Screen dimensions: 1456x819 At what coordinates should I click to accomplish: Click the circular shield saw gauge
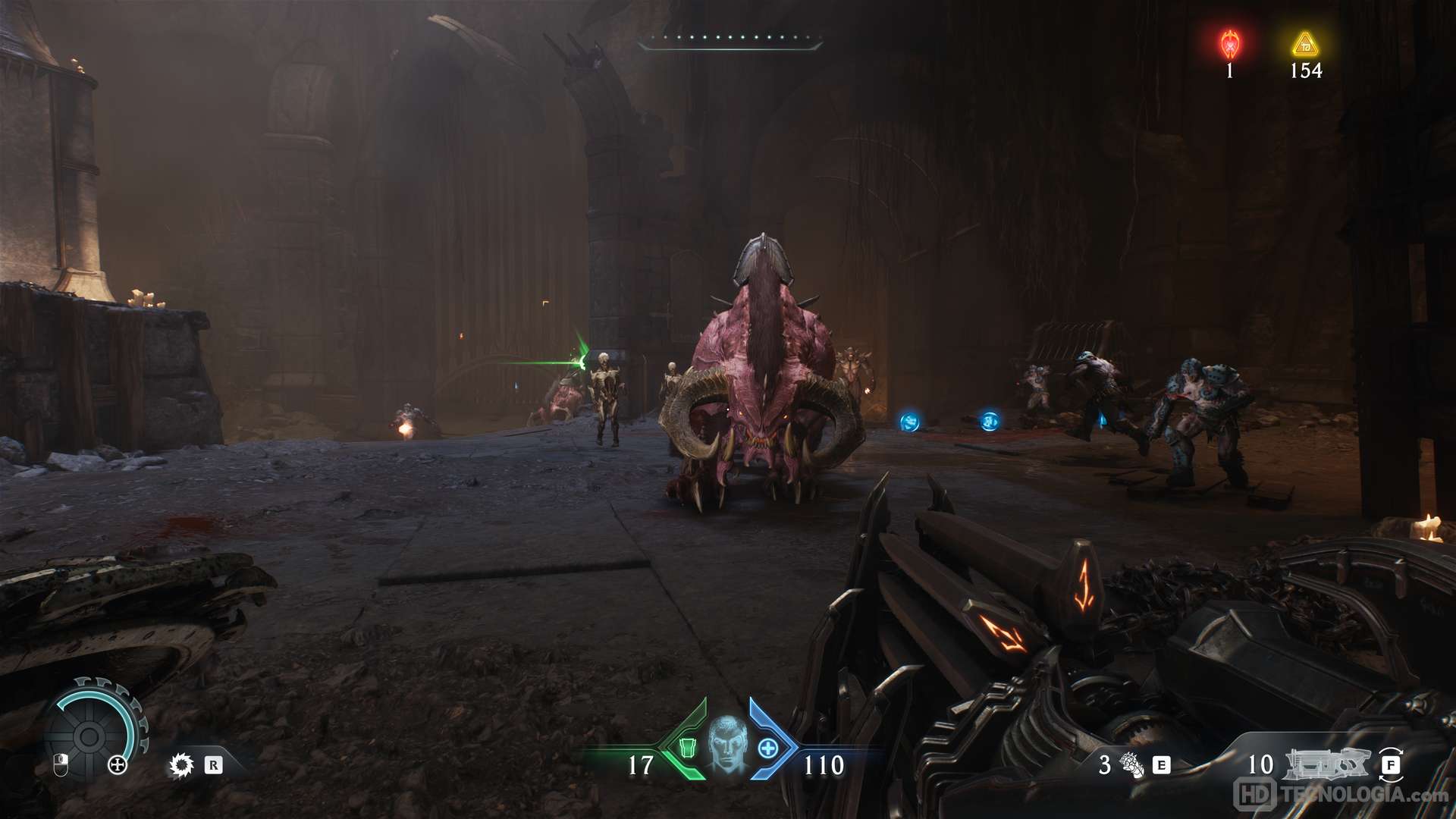pos(89,736)
